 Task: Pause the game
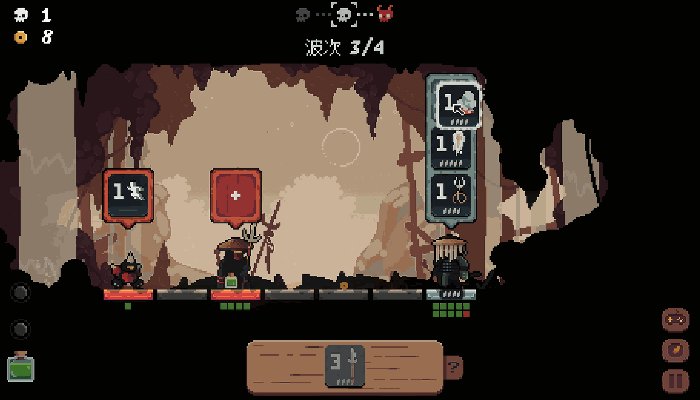676,380
